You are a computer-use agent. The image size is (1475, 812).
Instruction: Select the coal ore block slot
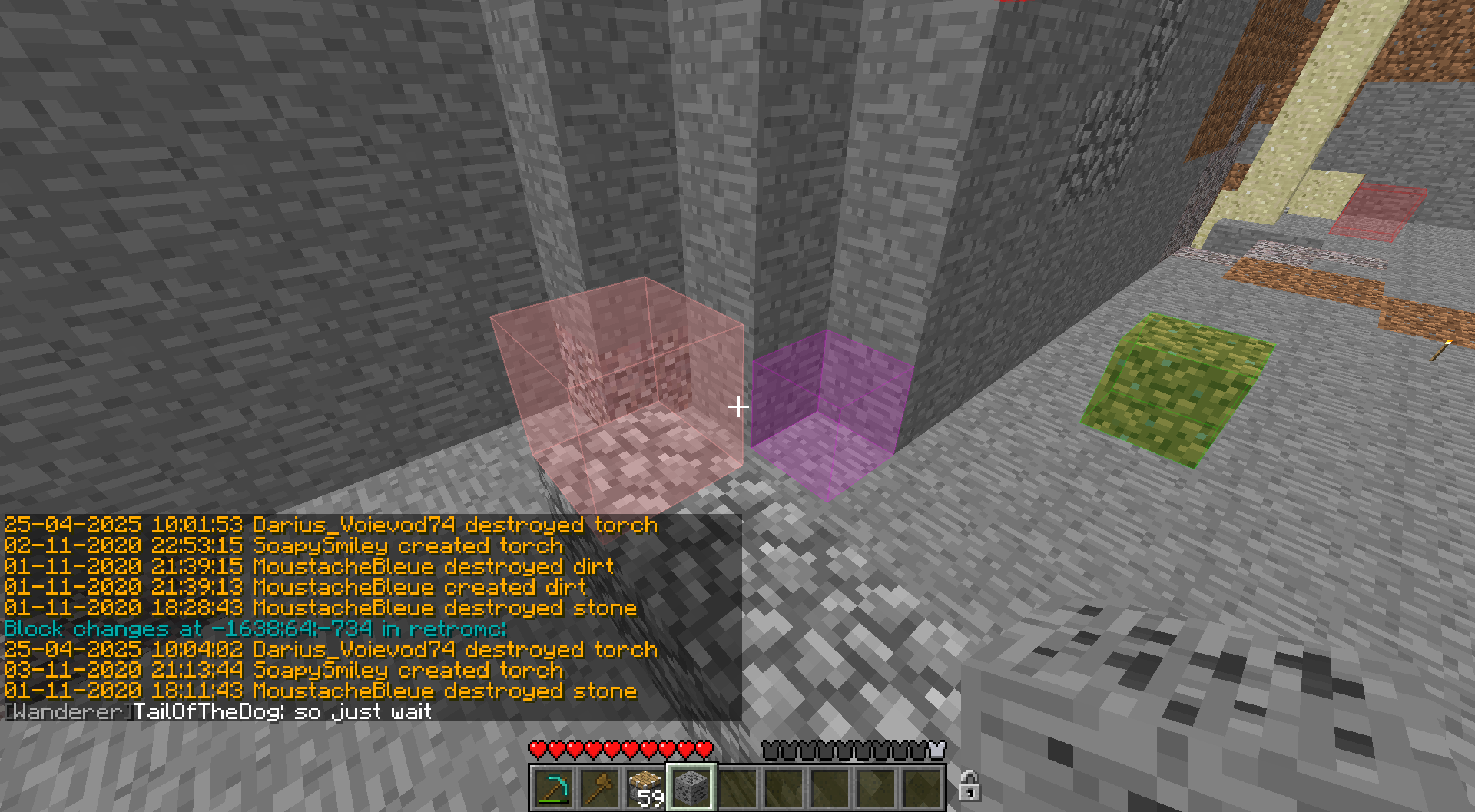pyautogui.click(x=691, y=787)
